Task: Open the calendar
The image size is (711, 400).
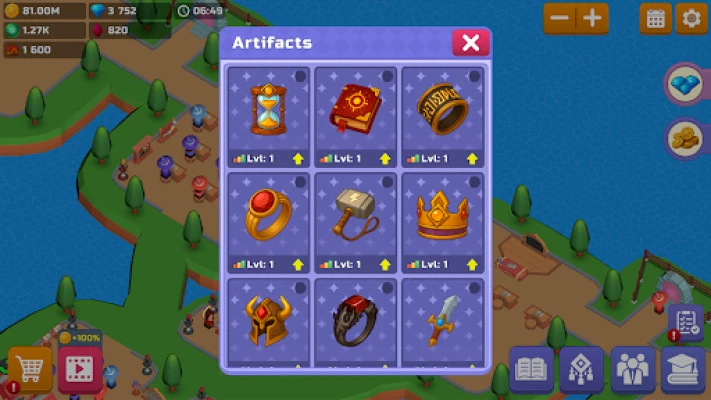Action: [x=656, y=18]
